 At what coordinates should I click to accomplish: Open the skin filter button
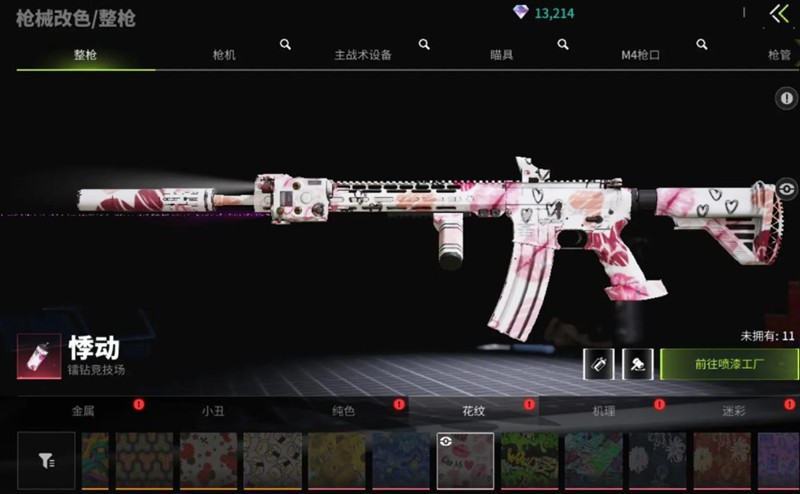pyautogui.click(x=46, y=460)
